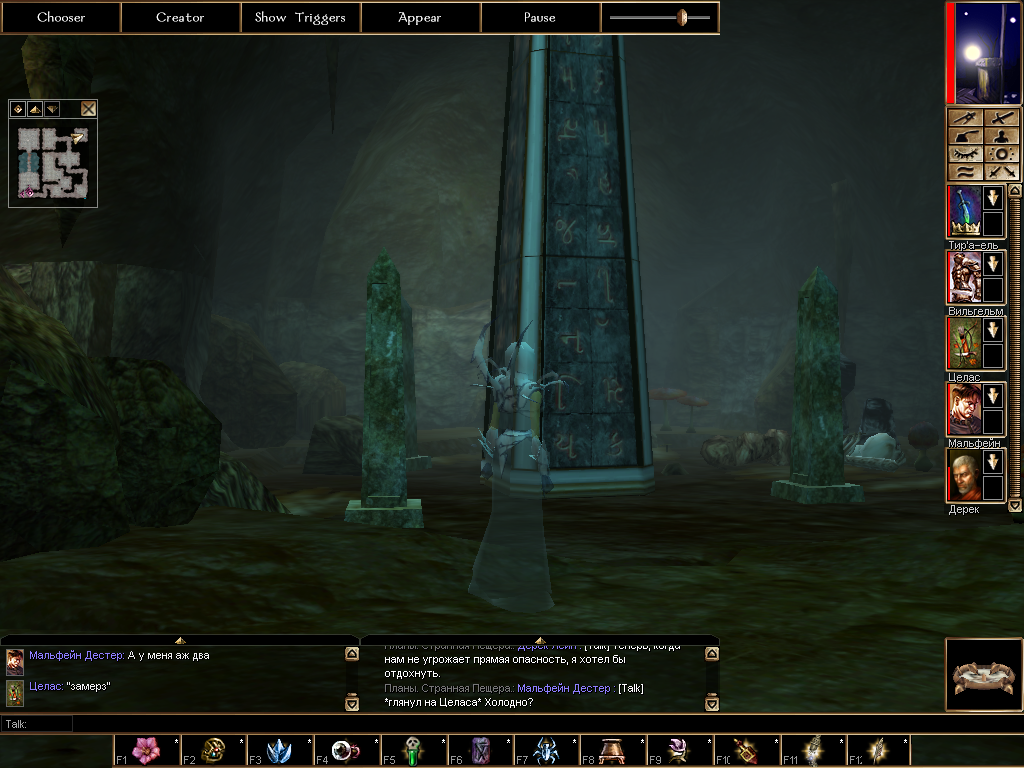Screen dimensions: 1024x768
Task: Activate the spider F7 quickslot
Action: (x=547, y=750)
